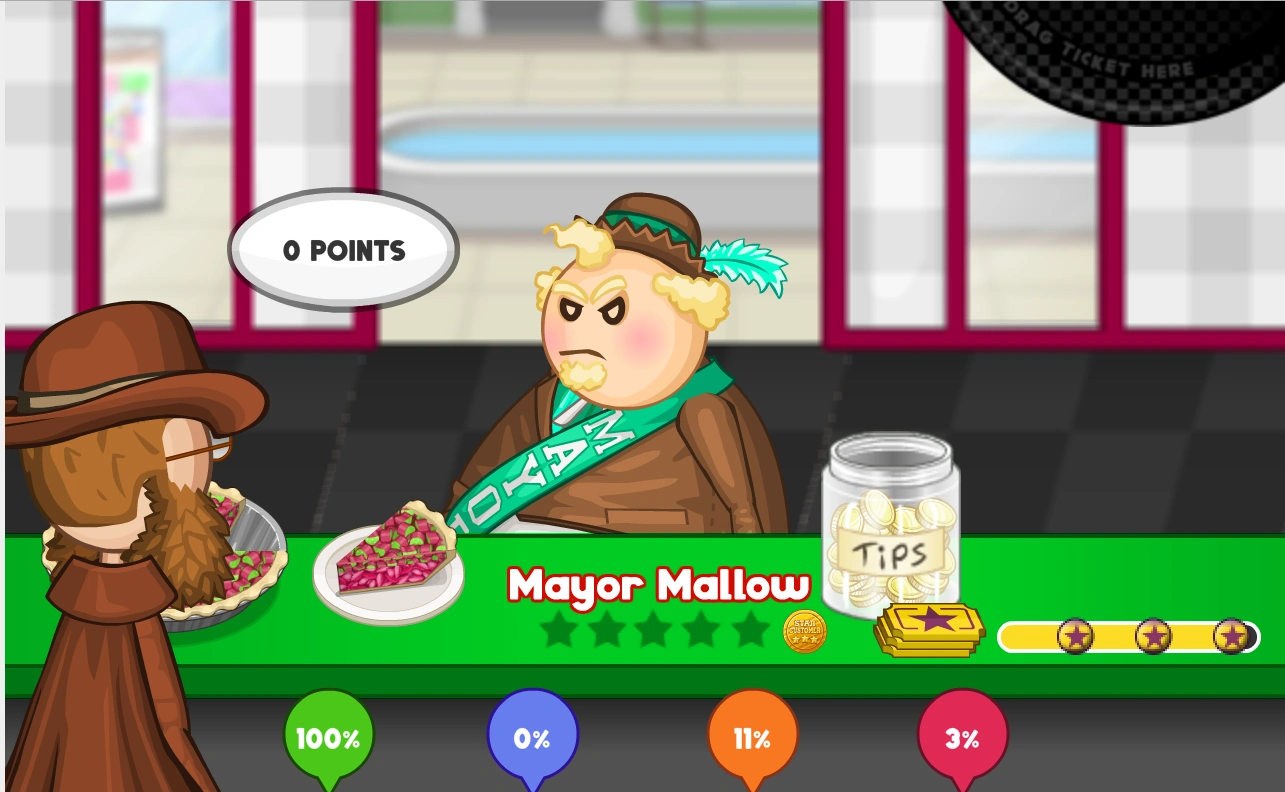1285x792 pixels.
Task: Click the first star marker on the progress bar
Action: 1076,636
